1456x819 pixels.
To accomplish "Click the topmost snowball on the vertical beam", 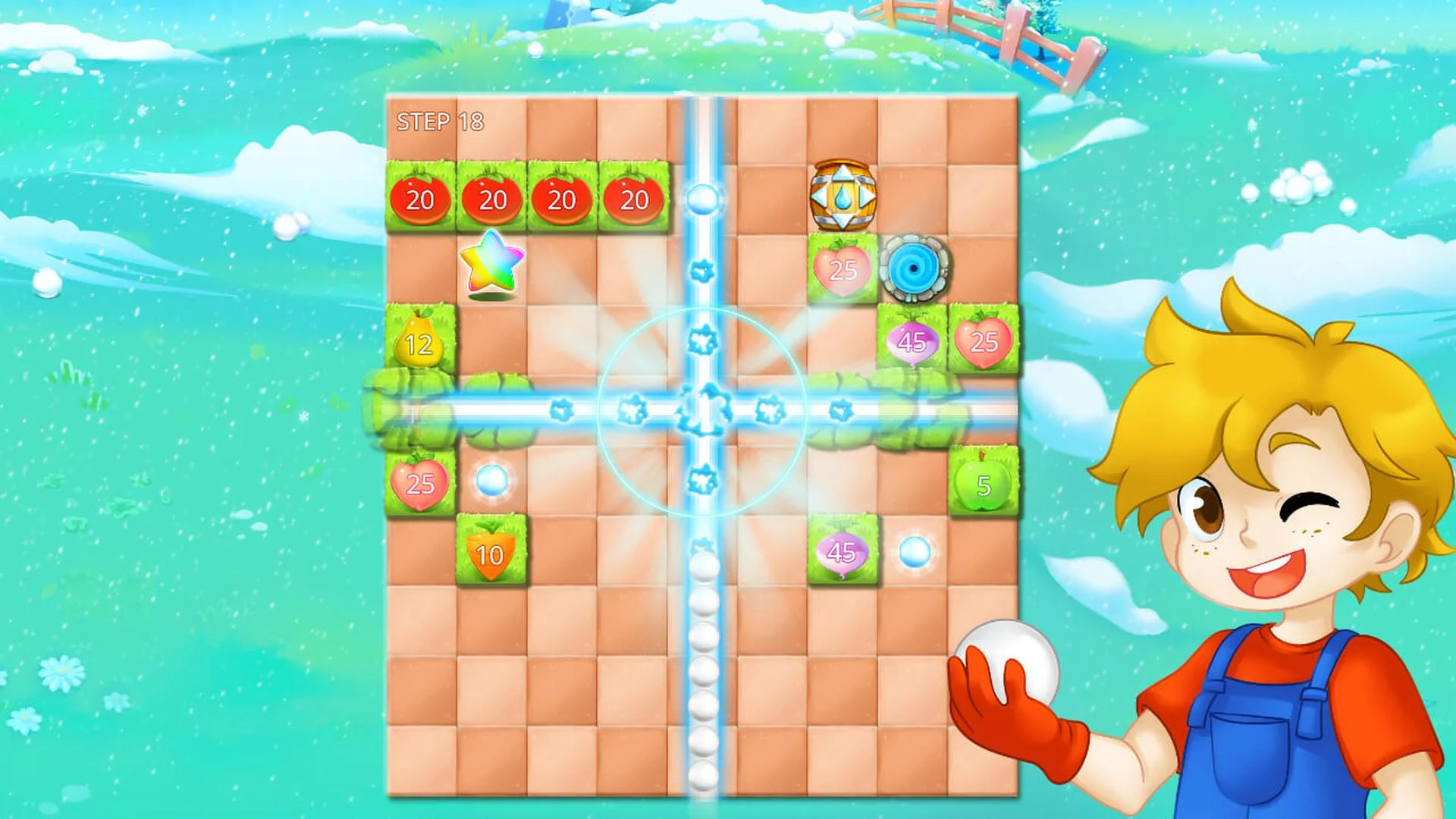I will click(x=704, y=199).
